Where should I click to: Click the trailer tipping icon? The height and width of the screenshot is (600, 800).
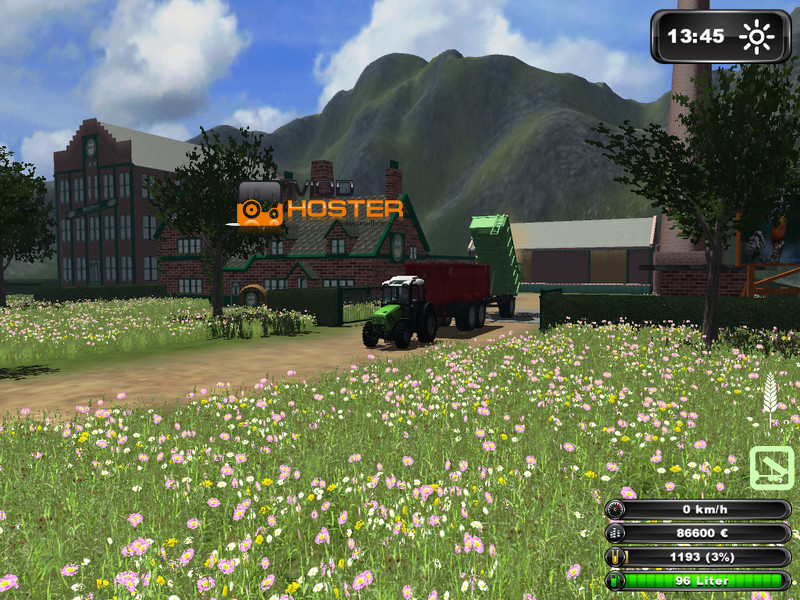coord(771,468)
